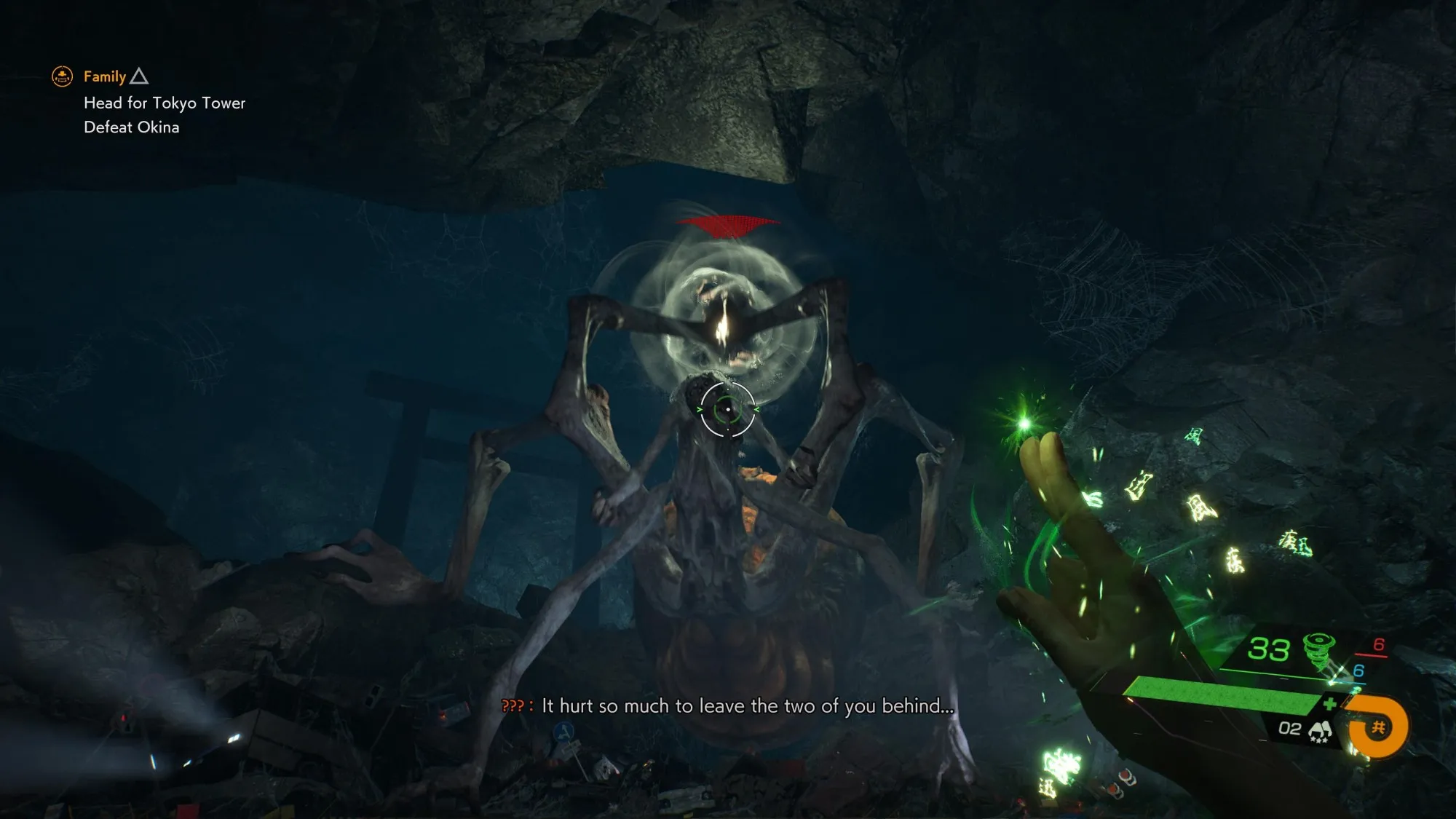Use the onigiri food item icon
This screenshot has width=1456, height=819.
pyautogui.click(x=1320, y=730)
